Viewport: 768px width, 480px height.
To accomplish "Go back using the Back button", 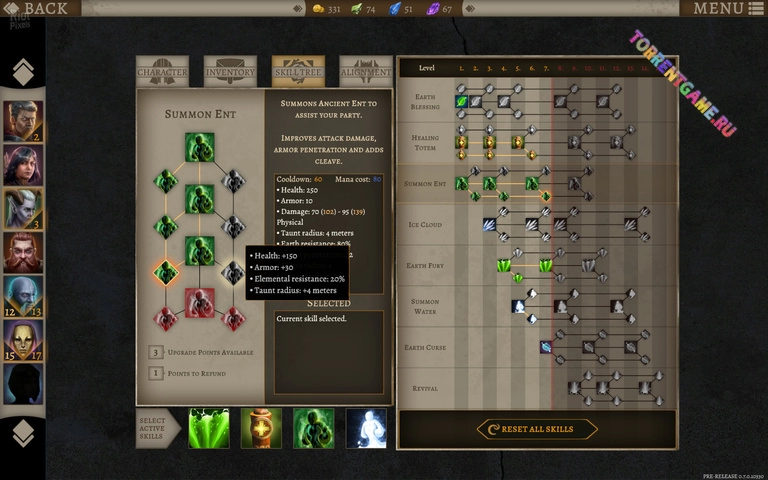I will pyautogui.click(x=38, y=9).
